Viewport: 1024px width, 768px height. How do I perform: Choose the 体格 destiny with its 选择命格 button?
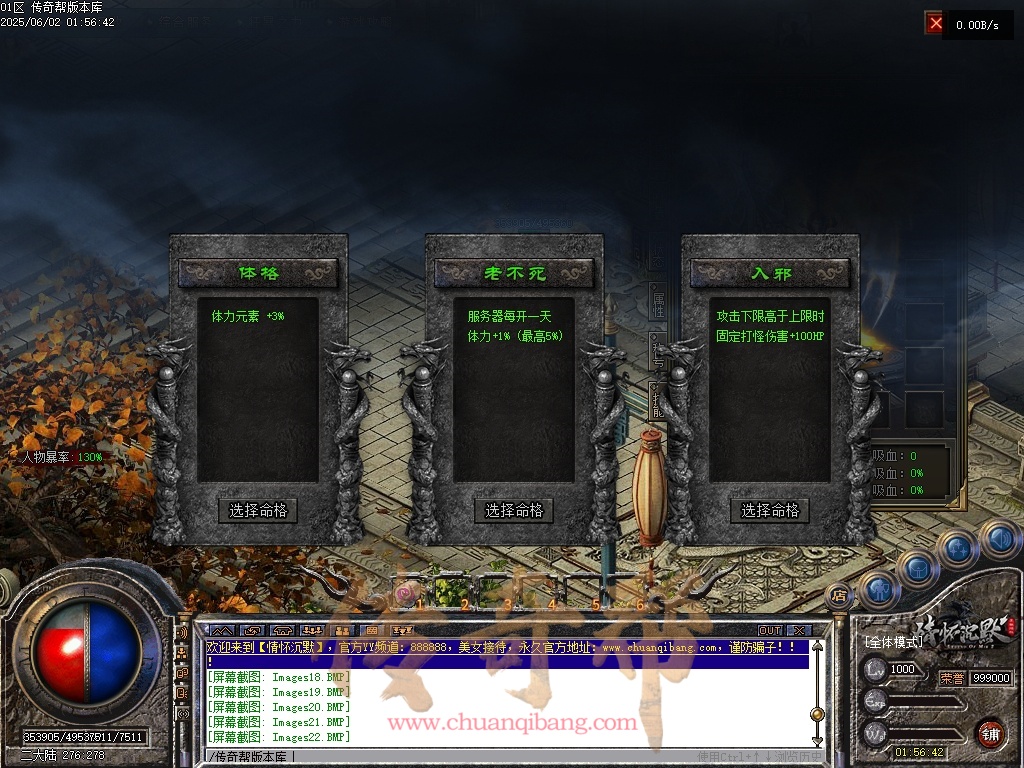click(x=258, y=510)
